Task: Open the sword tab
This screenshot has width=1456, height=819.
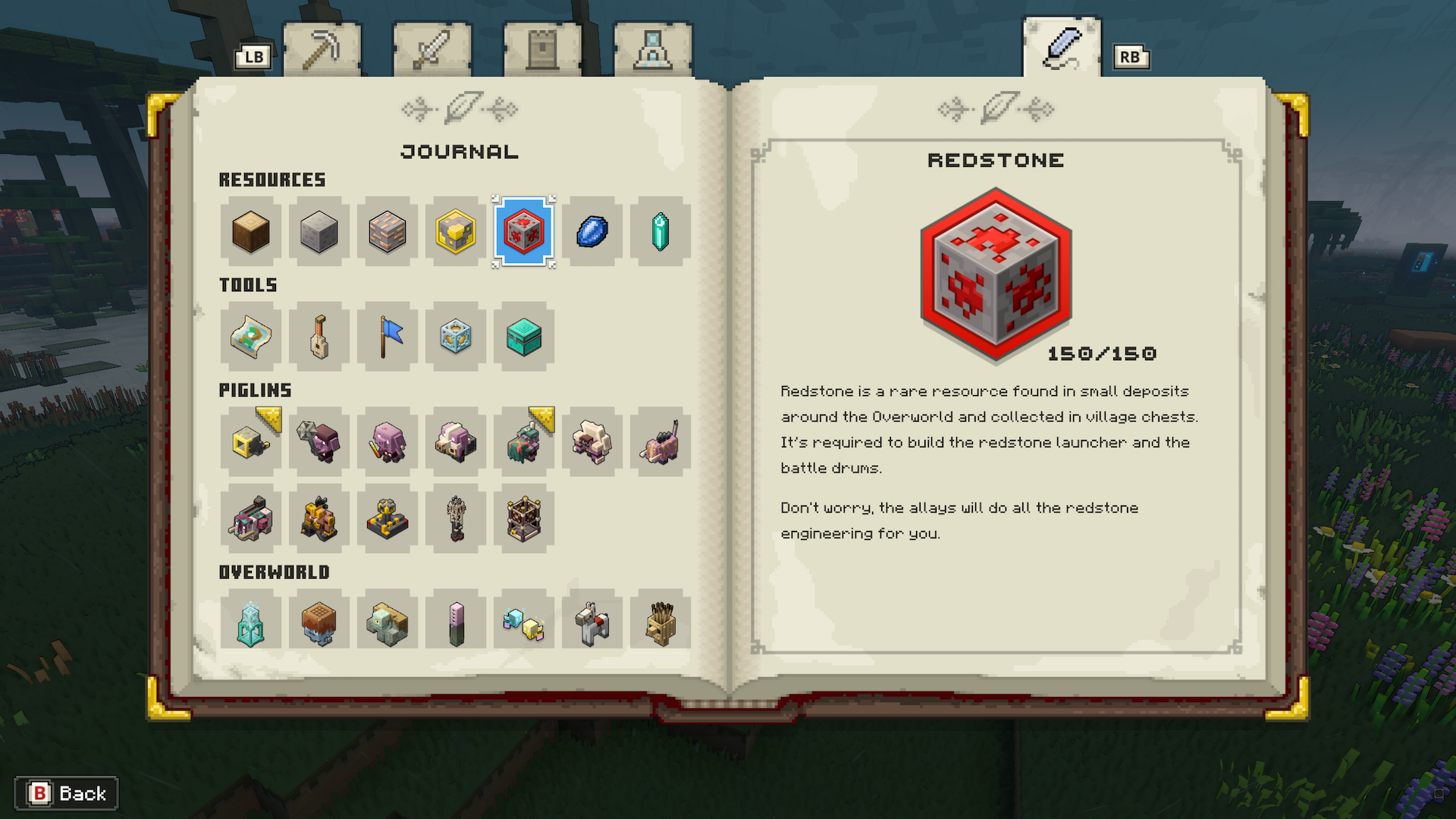Action: coord(432,47)
